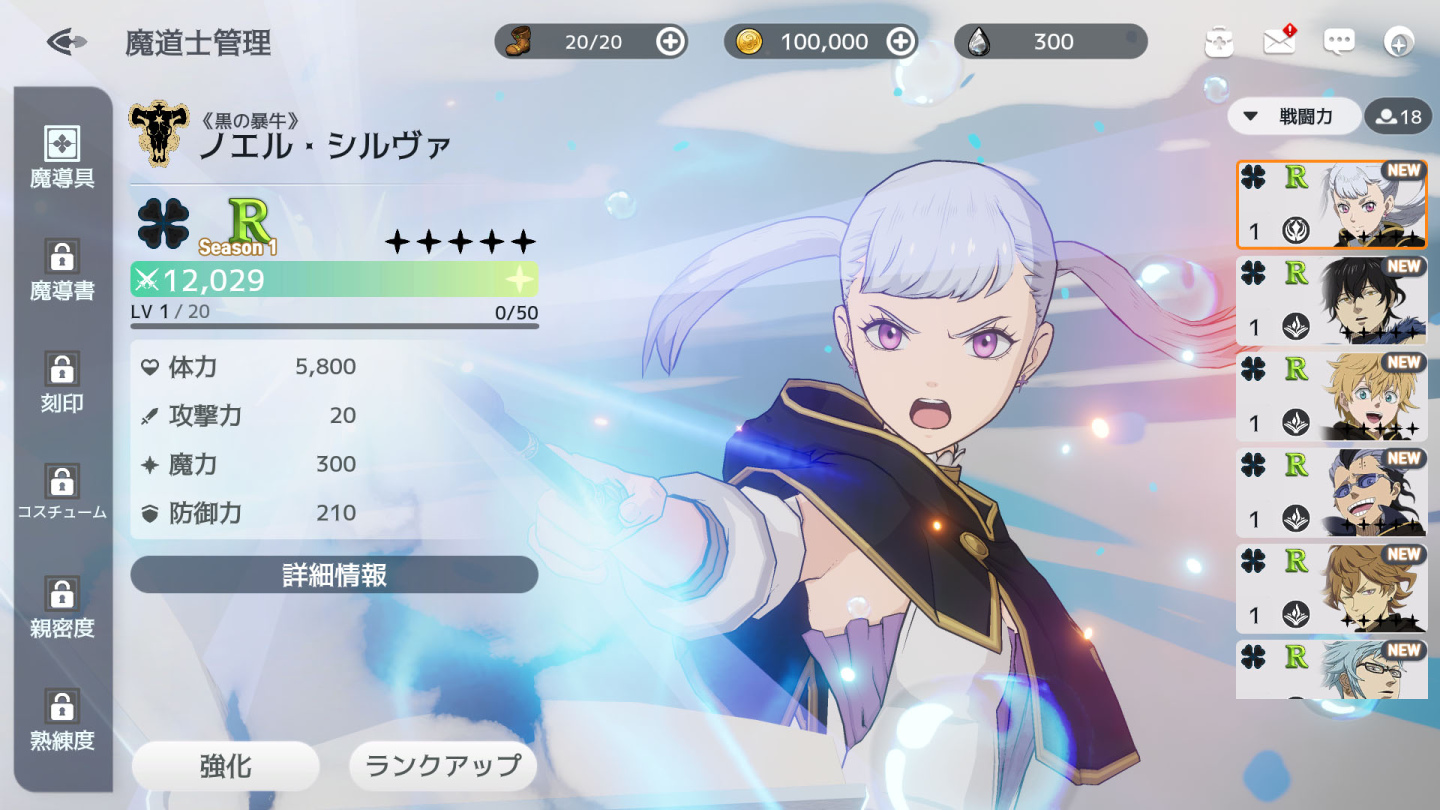Image resolution: width=1440 pixels, height=810 pixels.
Task: Expand the 戦闘力 sort dropdown
Action: tap(1294, 116)
